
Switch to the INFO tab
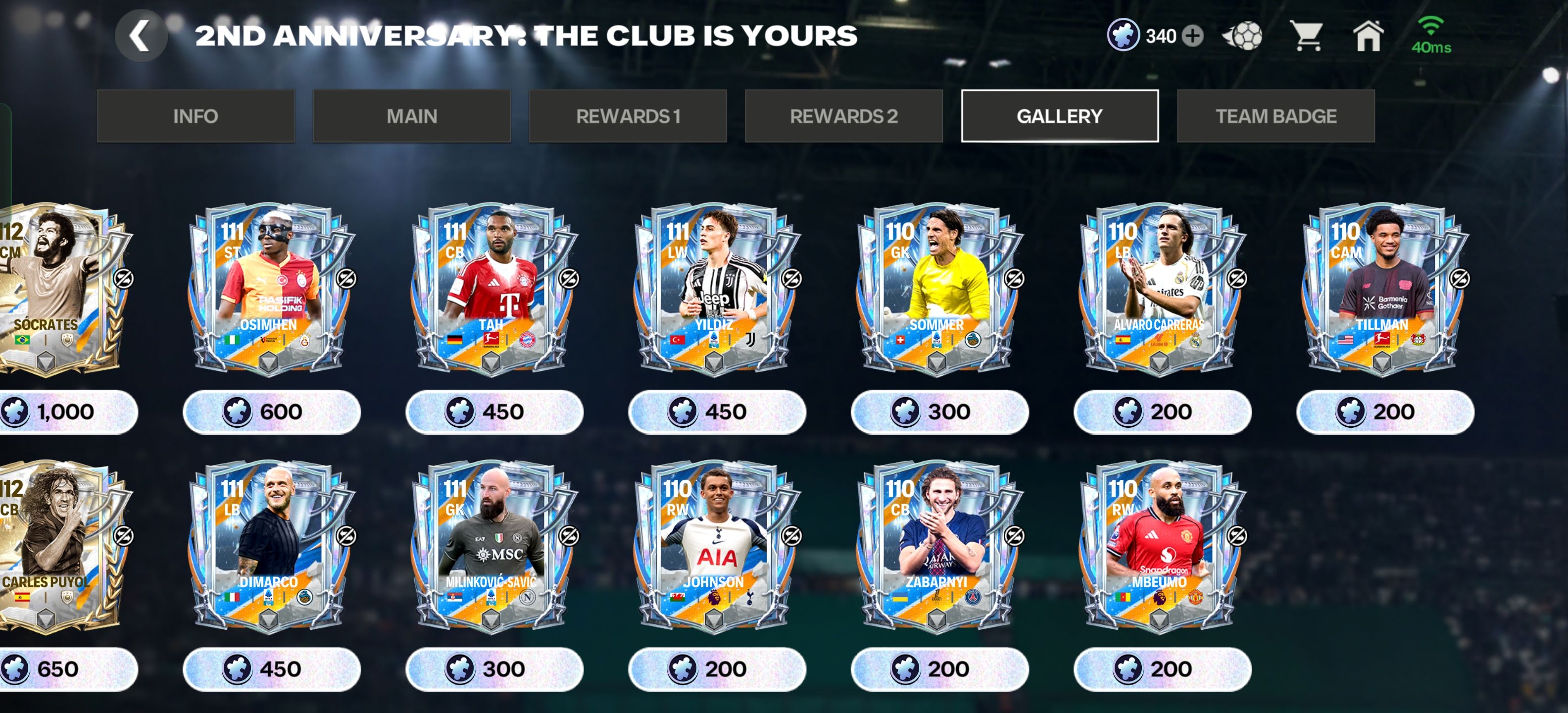point(196,116)
